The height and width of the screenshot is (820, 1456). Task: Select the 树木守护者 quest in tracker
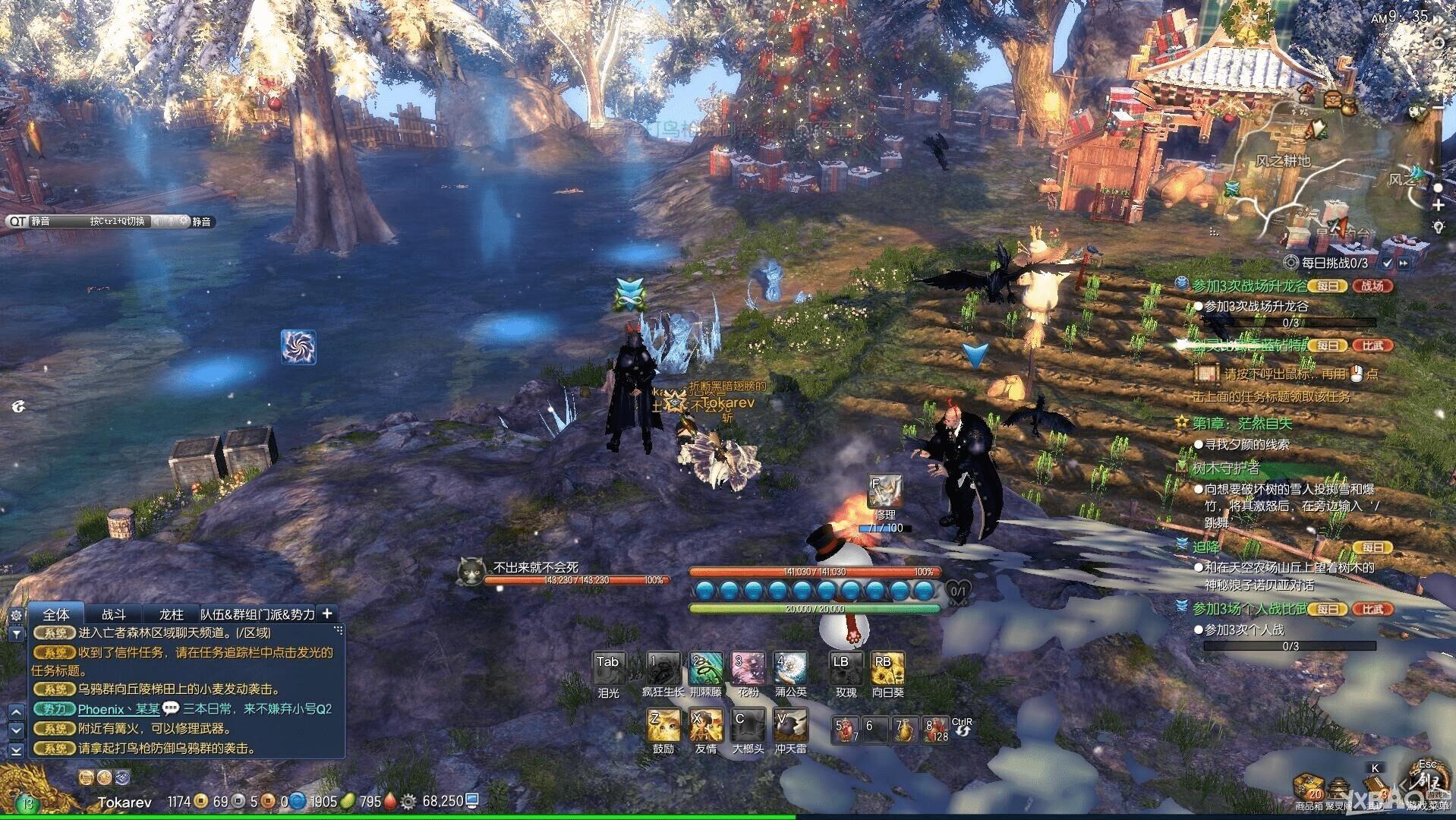(x=1225, y=468)
